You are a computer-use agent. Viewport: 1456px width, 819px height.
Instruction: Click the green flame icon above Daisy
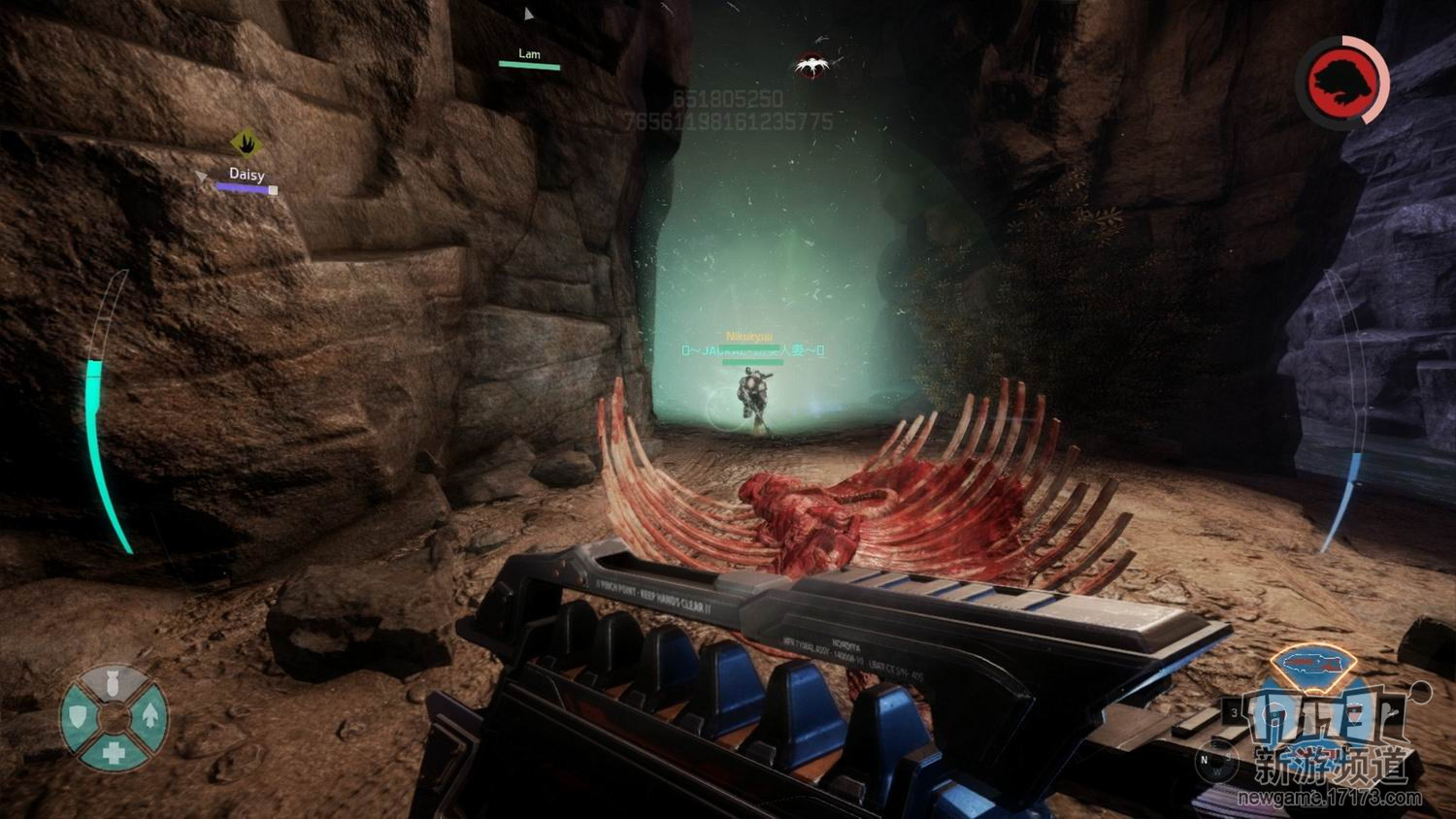tap(247, 144)
